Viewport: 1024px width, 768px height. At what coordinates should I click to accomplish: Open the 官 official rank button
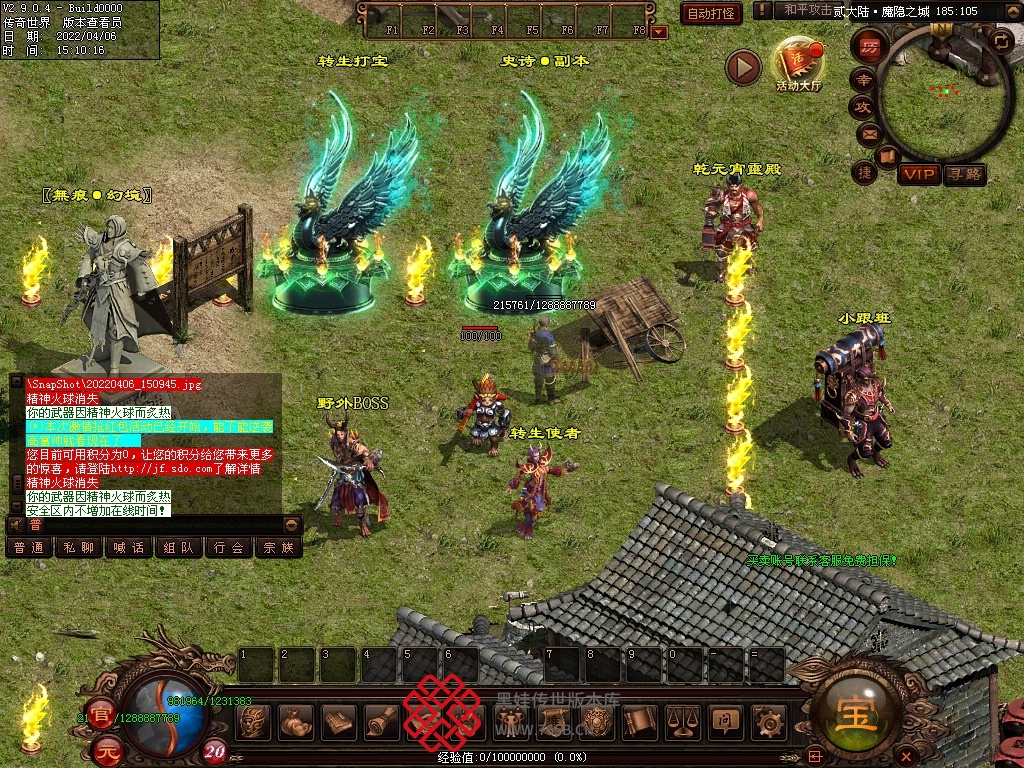point(100,714)
